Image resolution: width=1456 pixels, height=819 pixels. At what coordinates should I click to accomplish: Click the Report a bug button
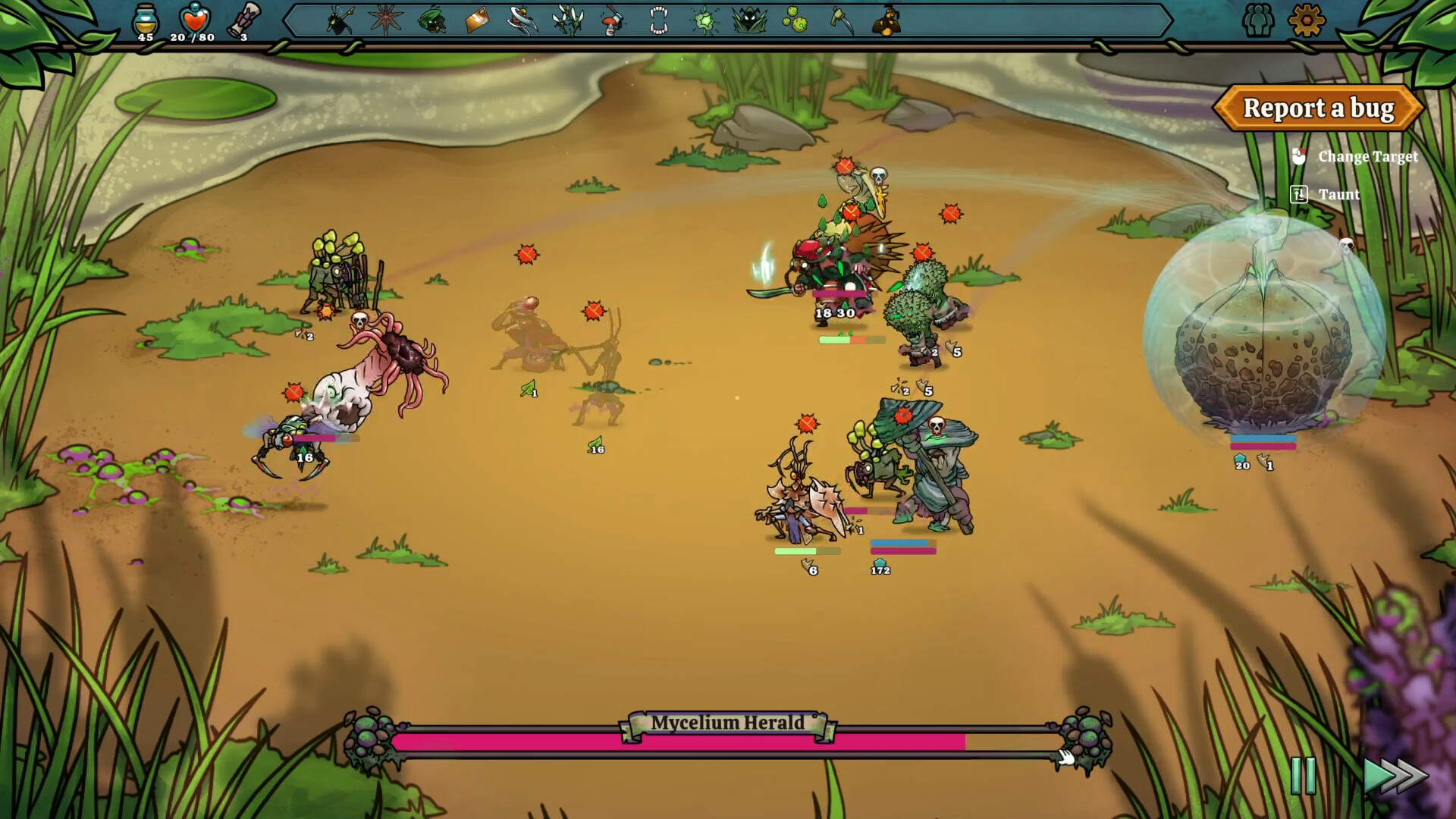[1318, 108]
